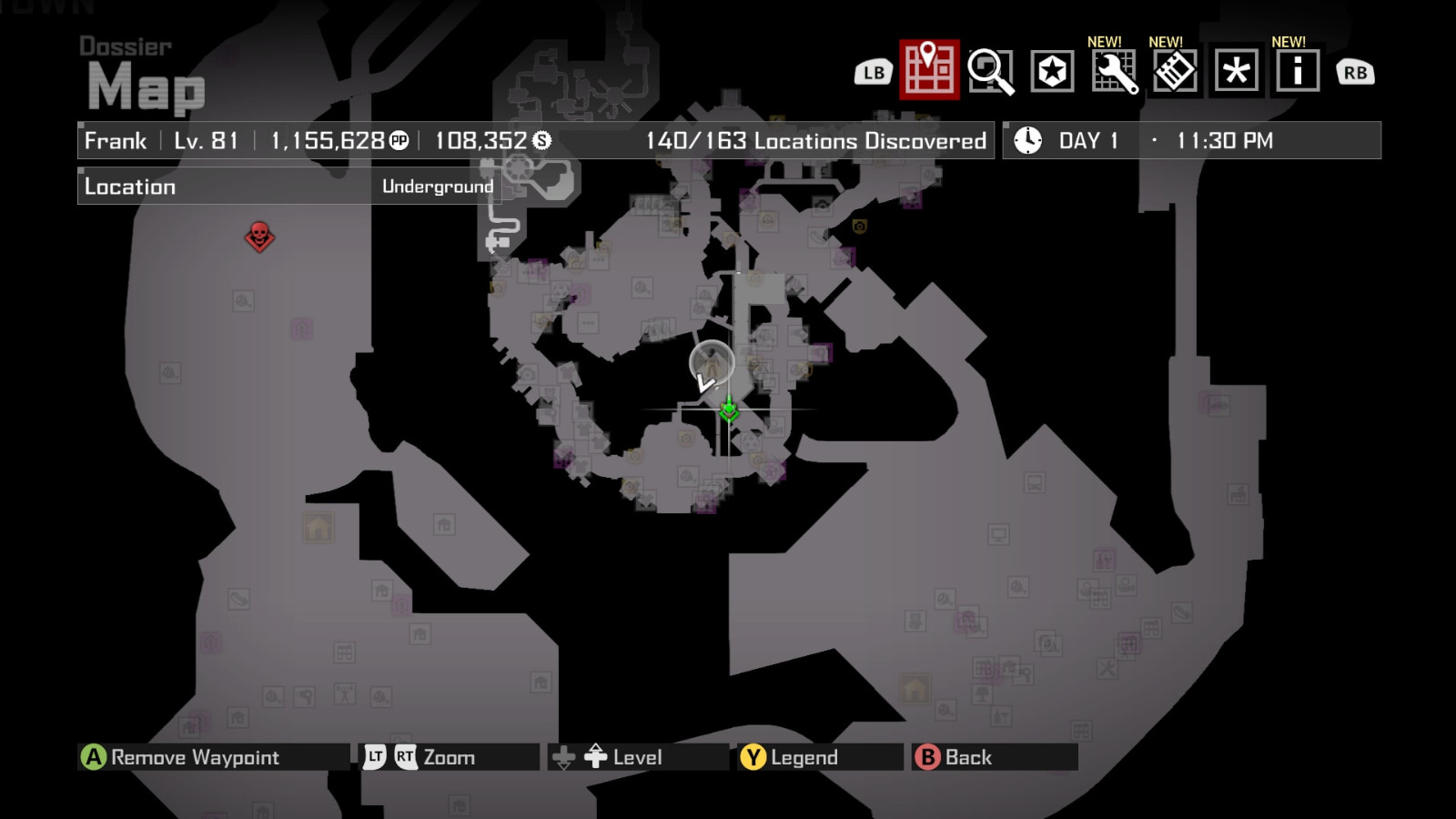
Task: Open the magnifying glass investigations icon
Action: [x=991, y=72]
